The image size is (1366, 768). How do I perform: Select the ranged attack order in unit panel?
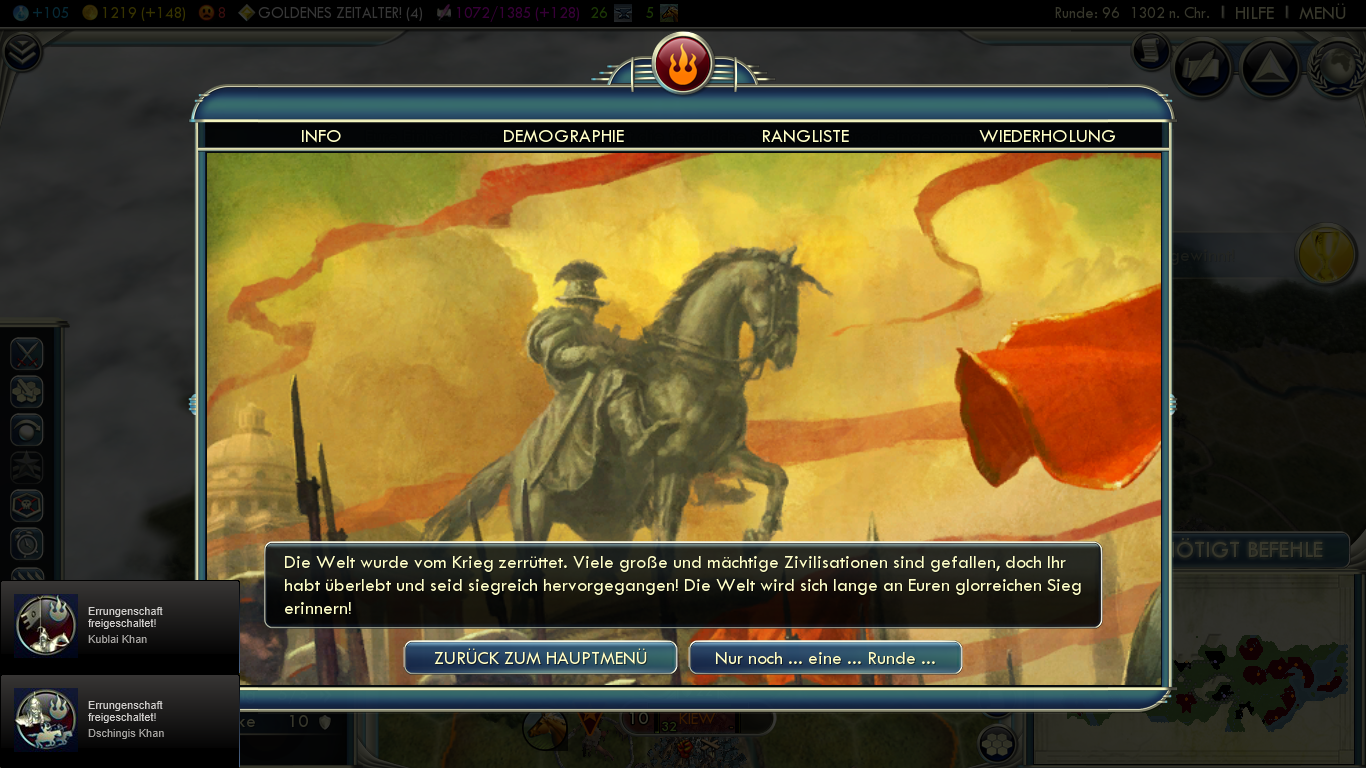point(26,391)
